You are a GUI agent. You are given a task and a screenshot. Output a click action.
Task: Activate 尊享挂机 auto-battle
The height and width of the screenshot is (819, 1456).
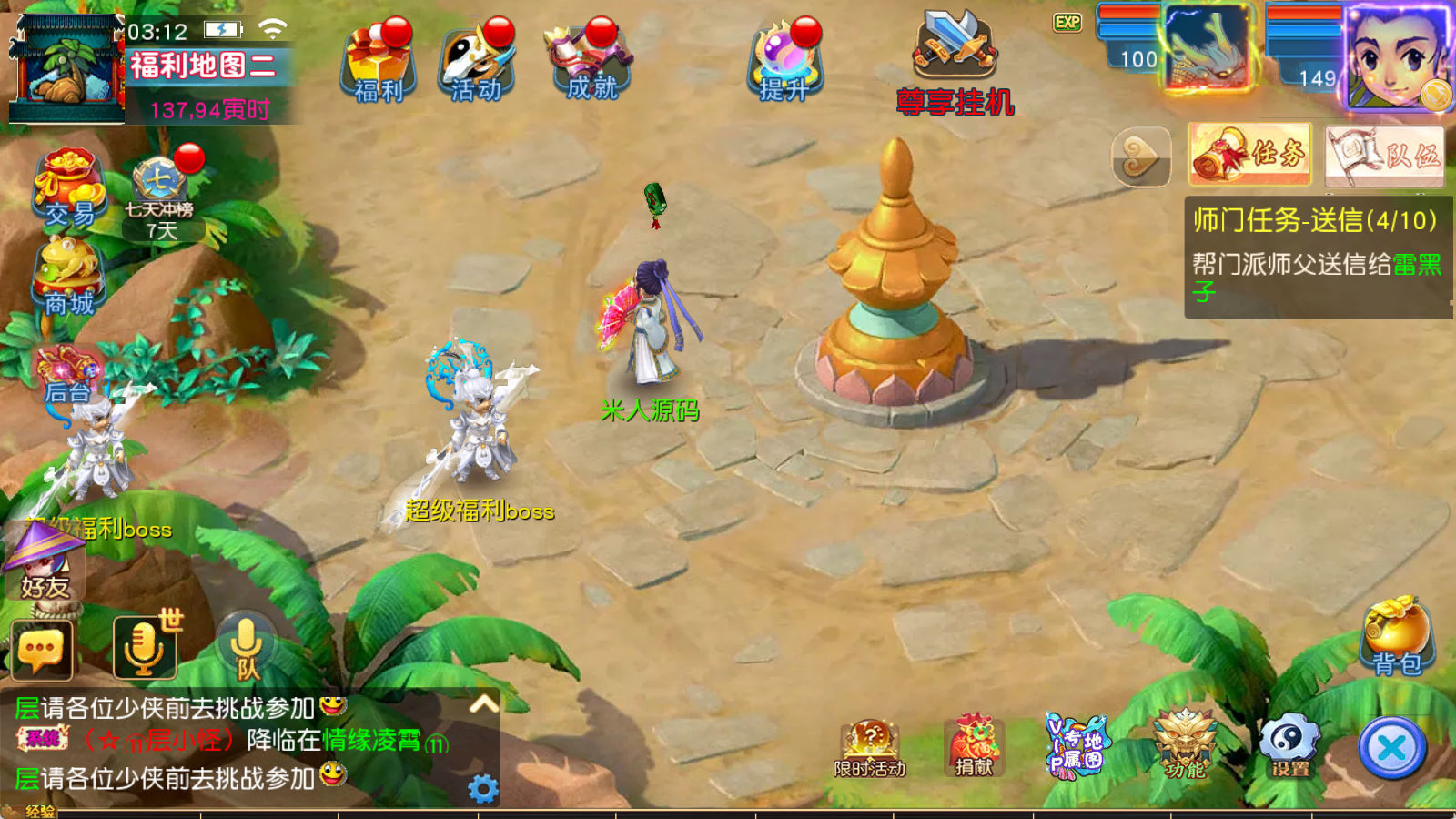(x=954, y=64)
